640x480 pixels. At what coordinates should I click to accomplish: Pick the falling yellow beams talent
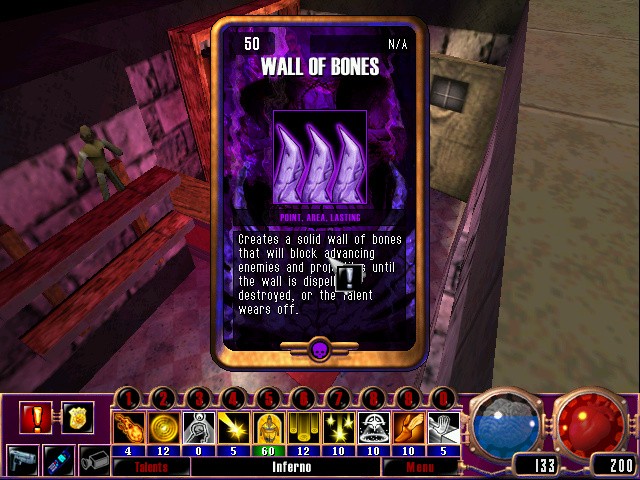[x=301, y=428]
